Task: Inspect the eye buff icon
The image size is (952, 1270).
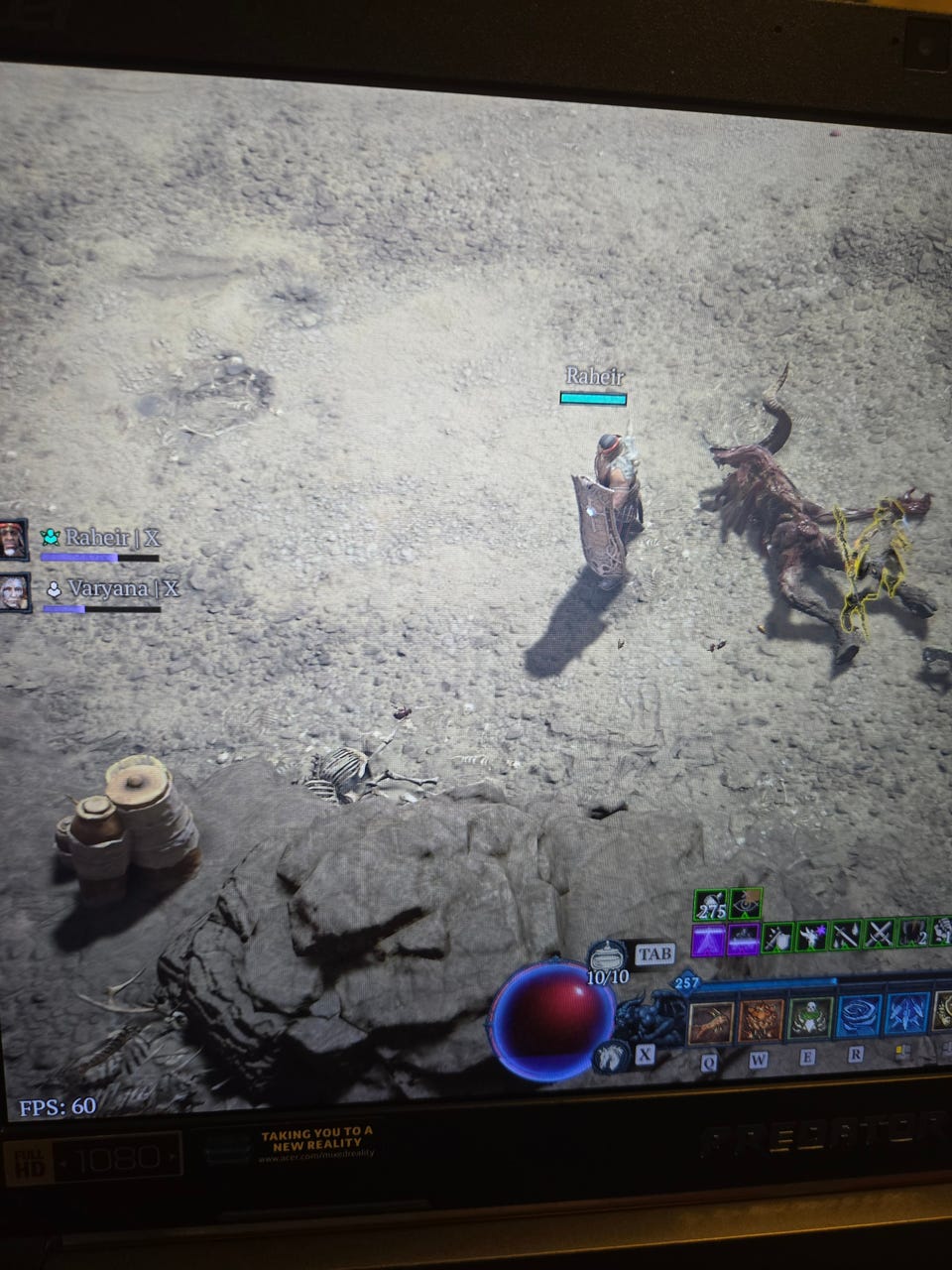Action: 745,904
